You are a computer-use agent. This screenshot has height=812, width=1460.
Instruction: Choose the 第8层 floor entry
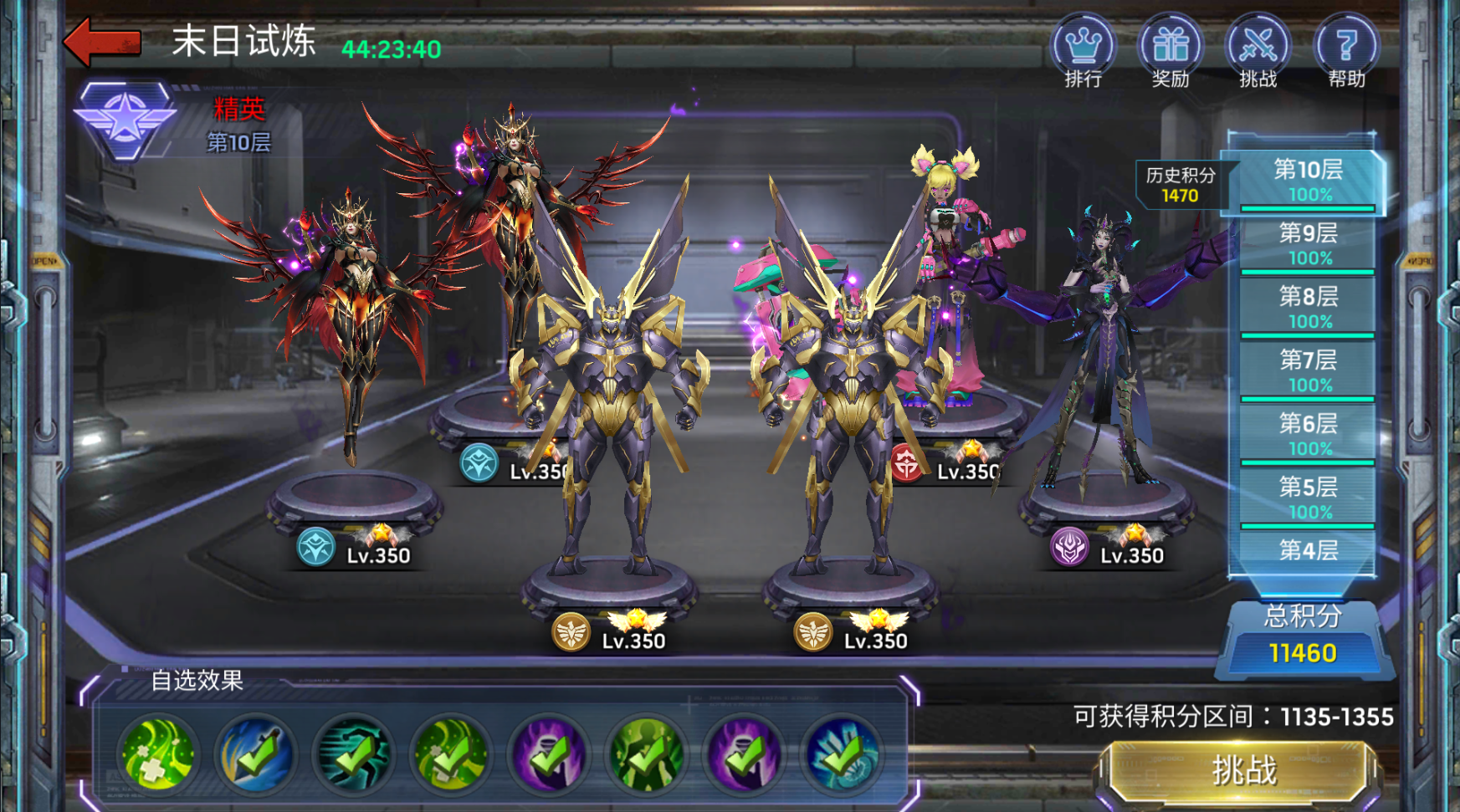pos(1307,307)
